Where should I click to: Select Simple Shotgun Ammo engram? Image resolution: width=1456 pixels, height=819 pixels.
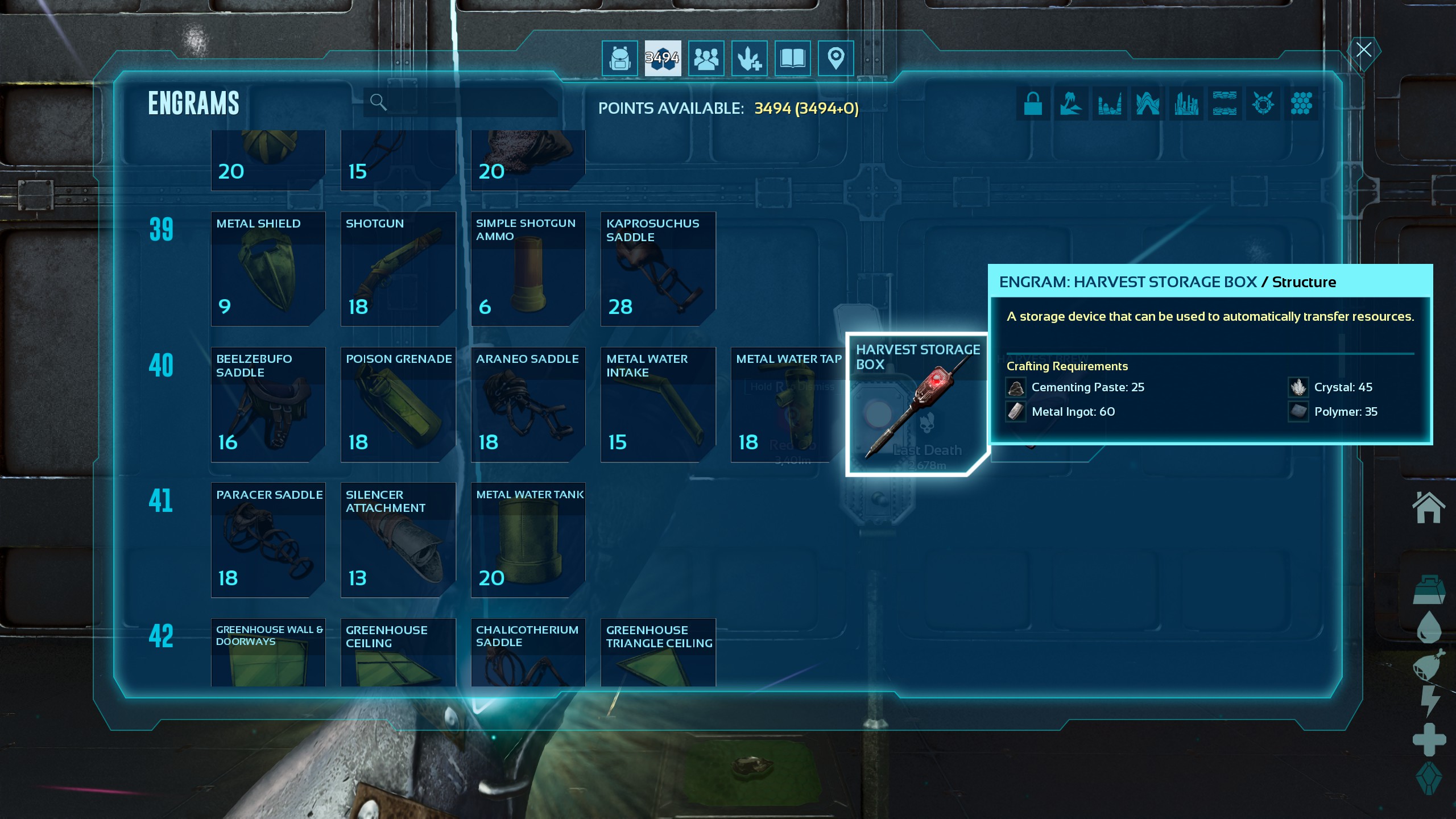[x=528, y=268]
